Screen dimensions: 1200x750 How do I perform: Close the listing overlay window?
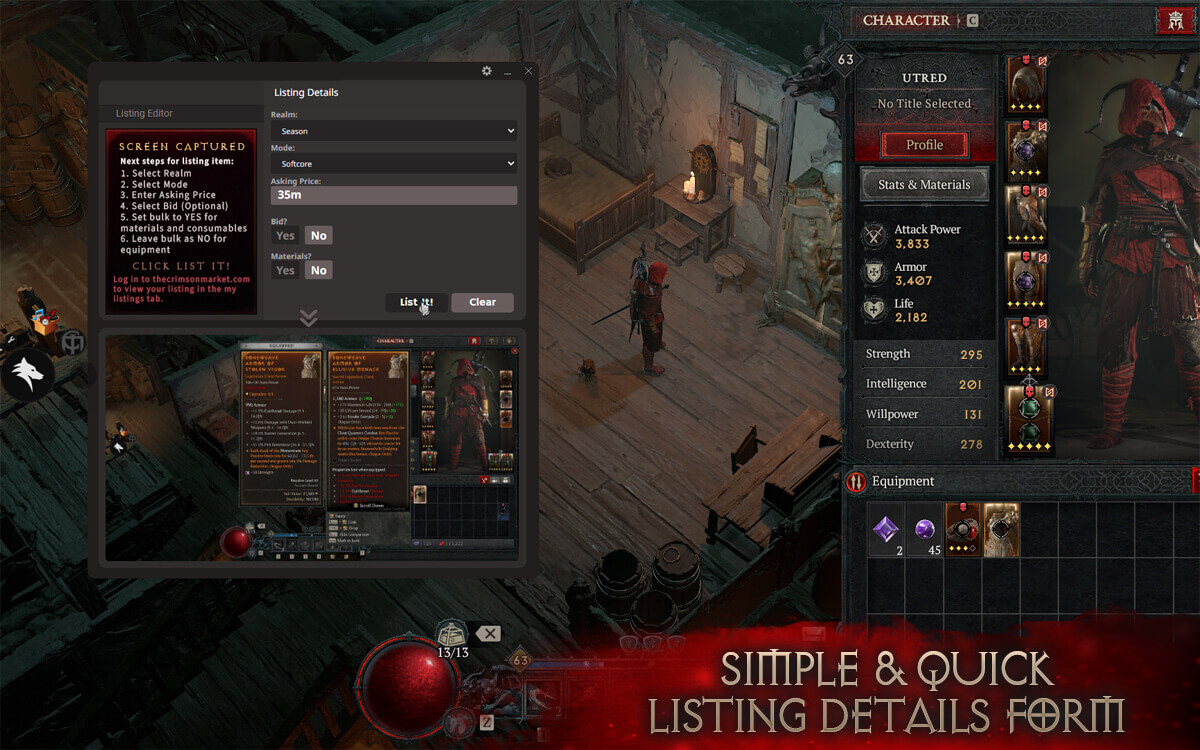pos(528,71)
